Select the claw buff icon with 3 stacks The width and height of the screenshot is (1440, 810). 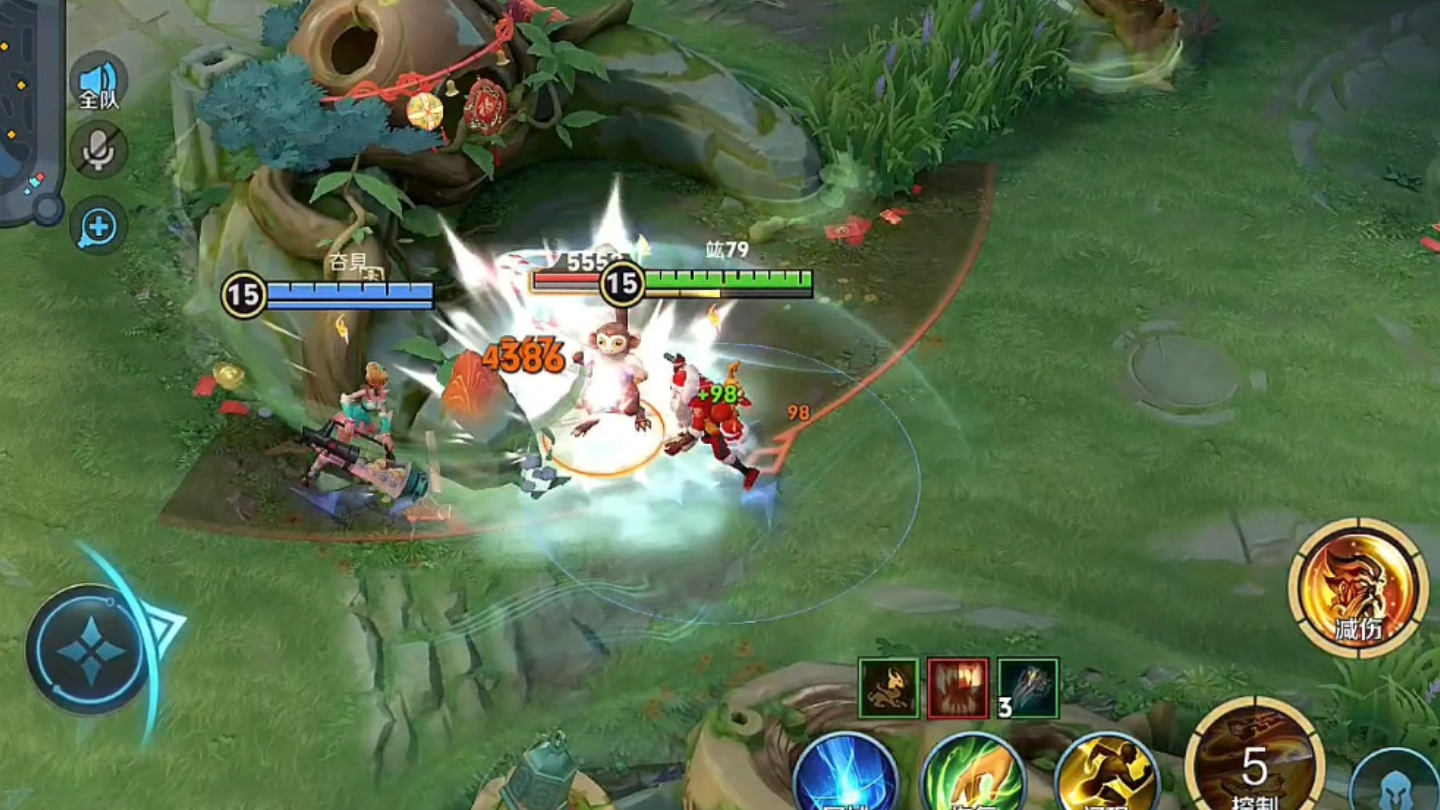[1028, 688]
